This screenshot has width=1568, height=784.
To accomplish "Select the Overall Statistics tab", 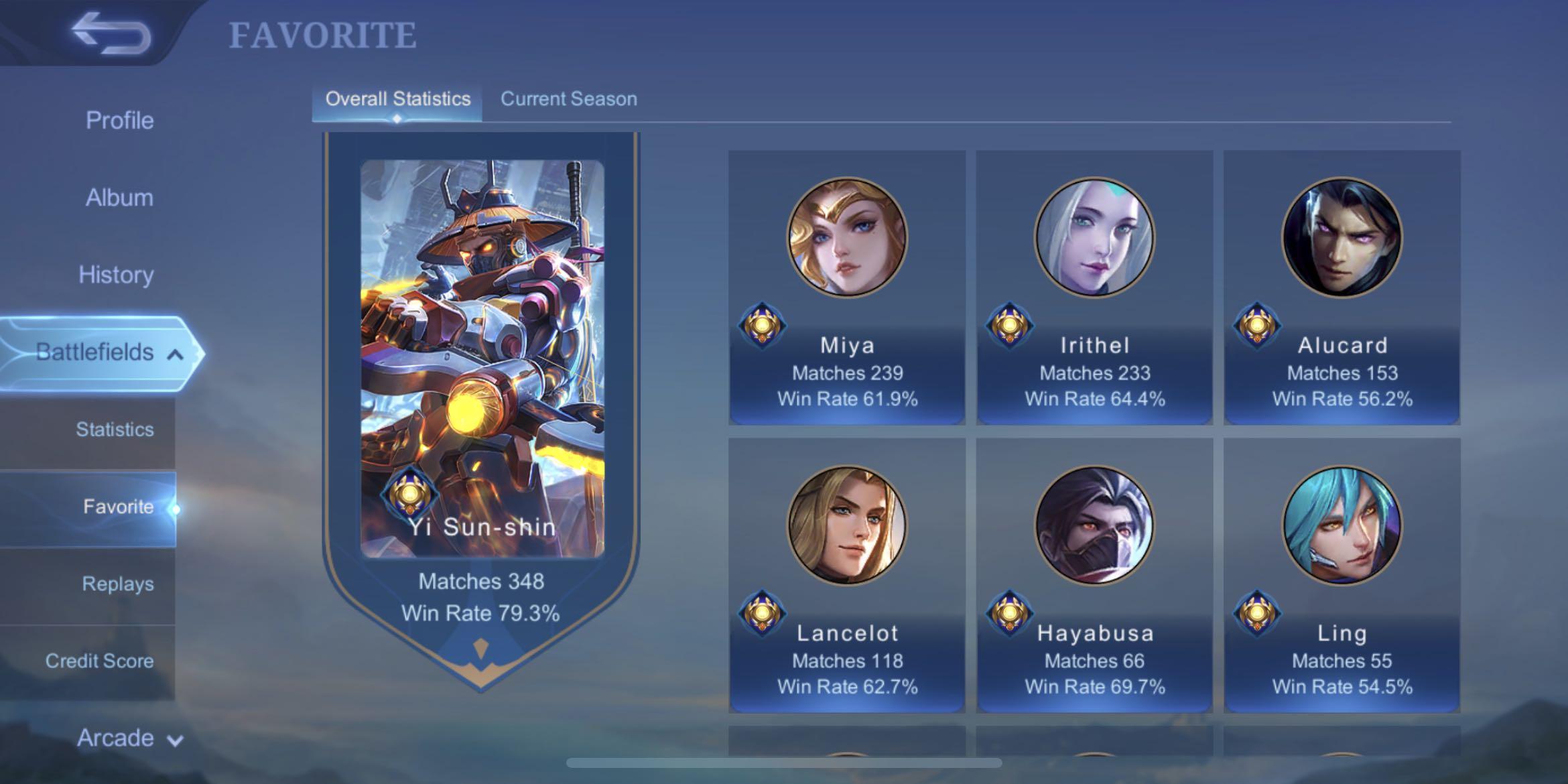I will click(x=397, y=99).
